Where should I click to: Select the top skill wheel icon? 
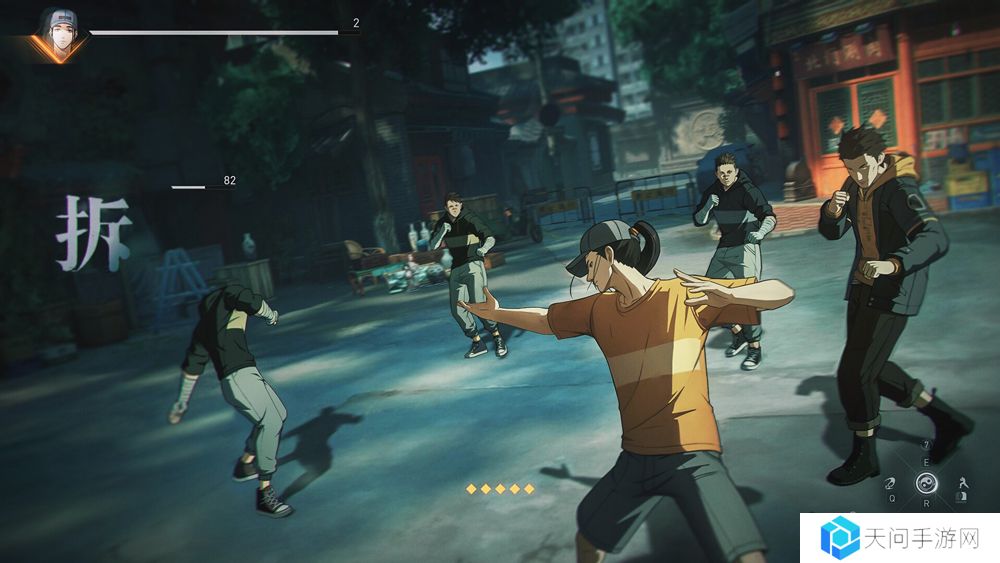pyautogui.click(x=926, y=445)
